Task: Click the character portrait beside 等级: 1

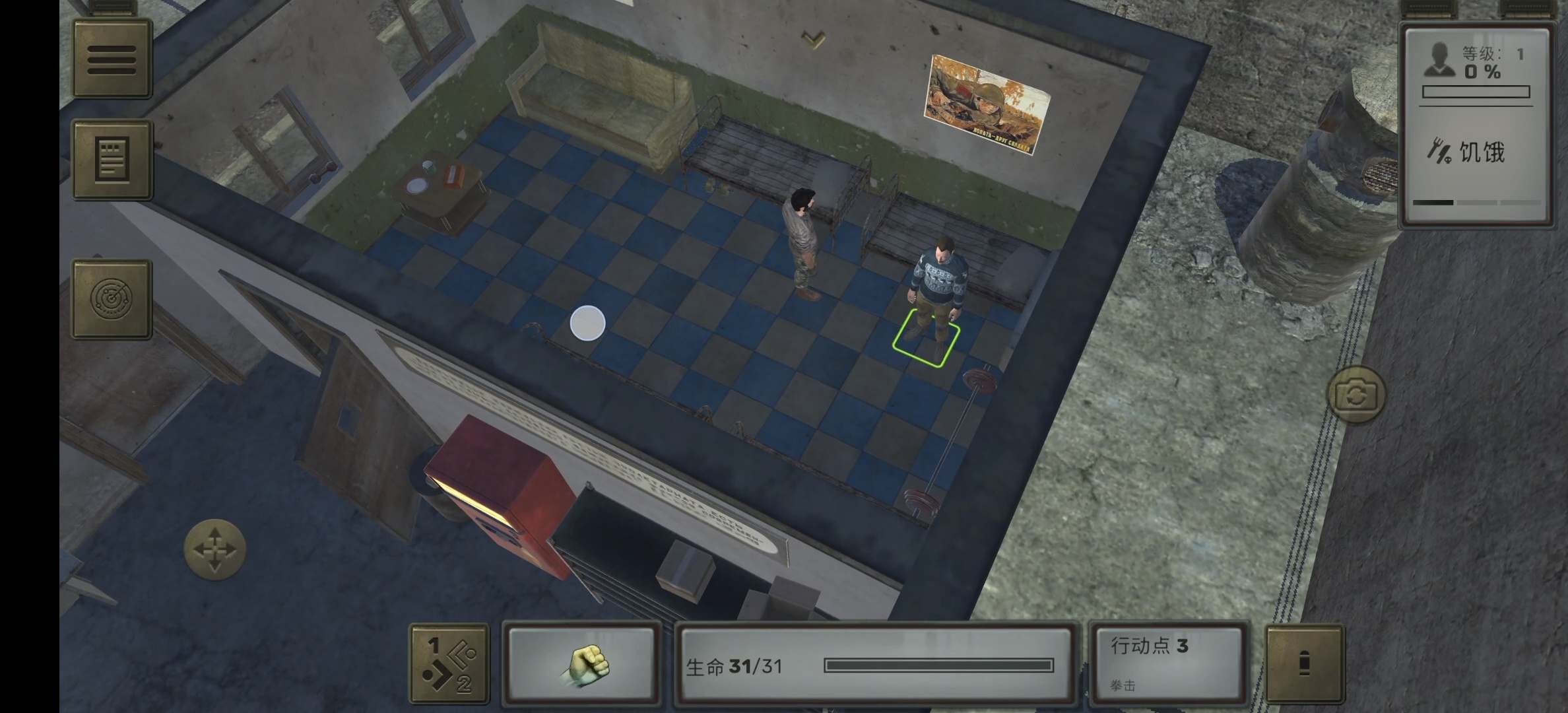Action: coord(1440,61)
